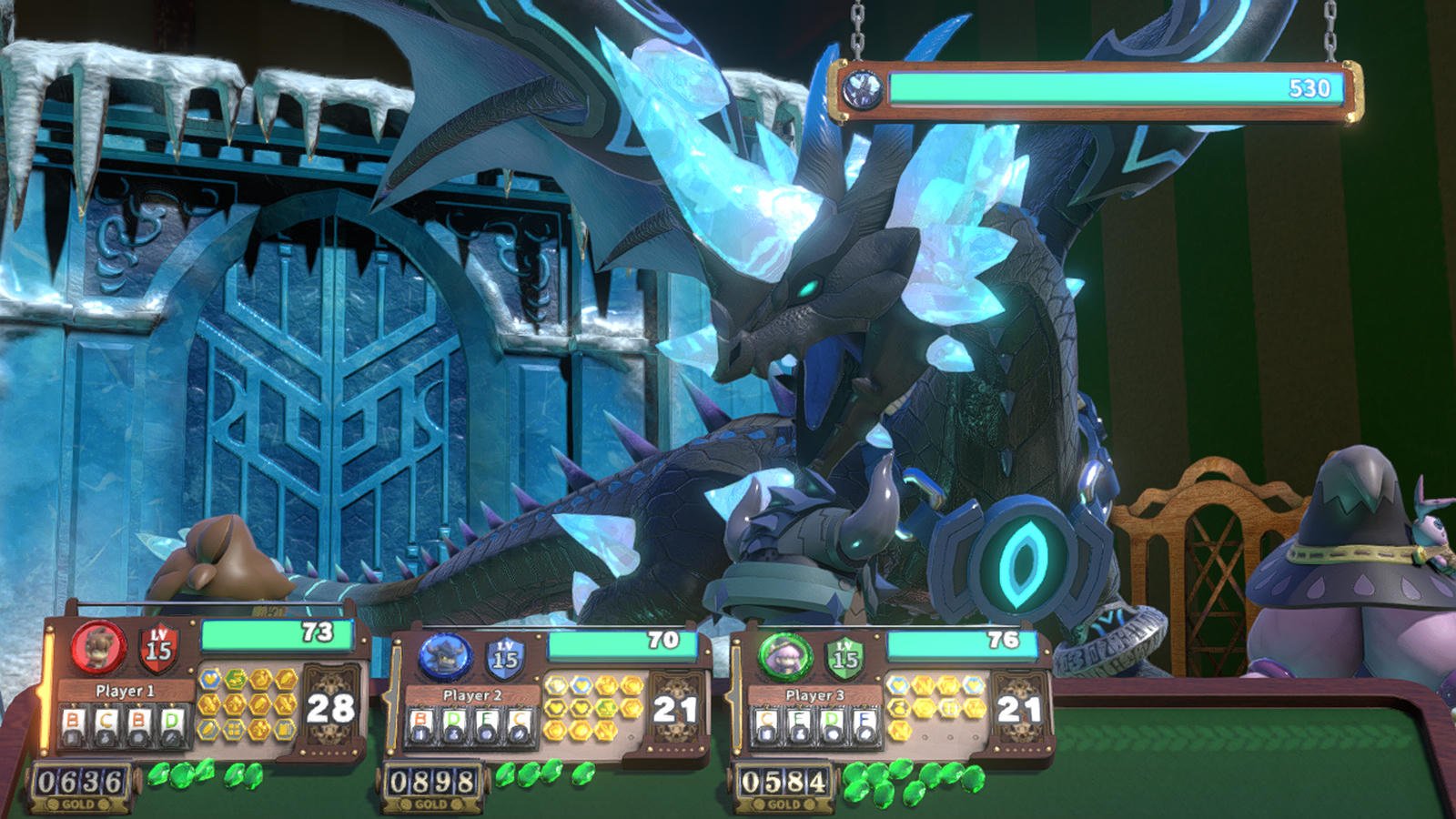
Task: Click Player 1's red level 15 shield
Action: 158,647
